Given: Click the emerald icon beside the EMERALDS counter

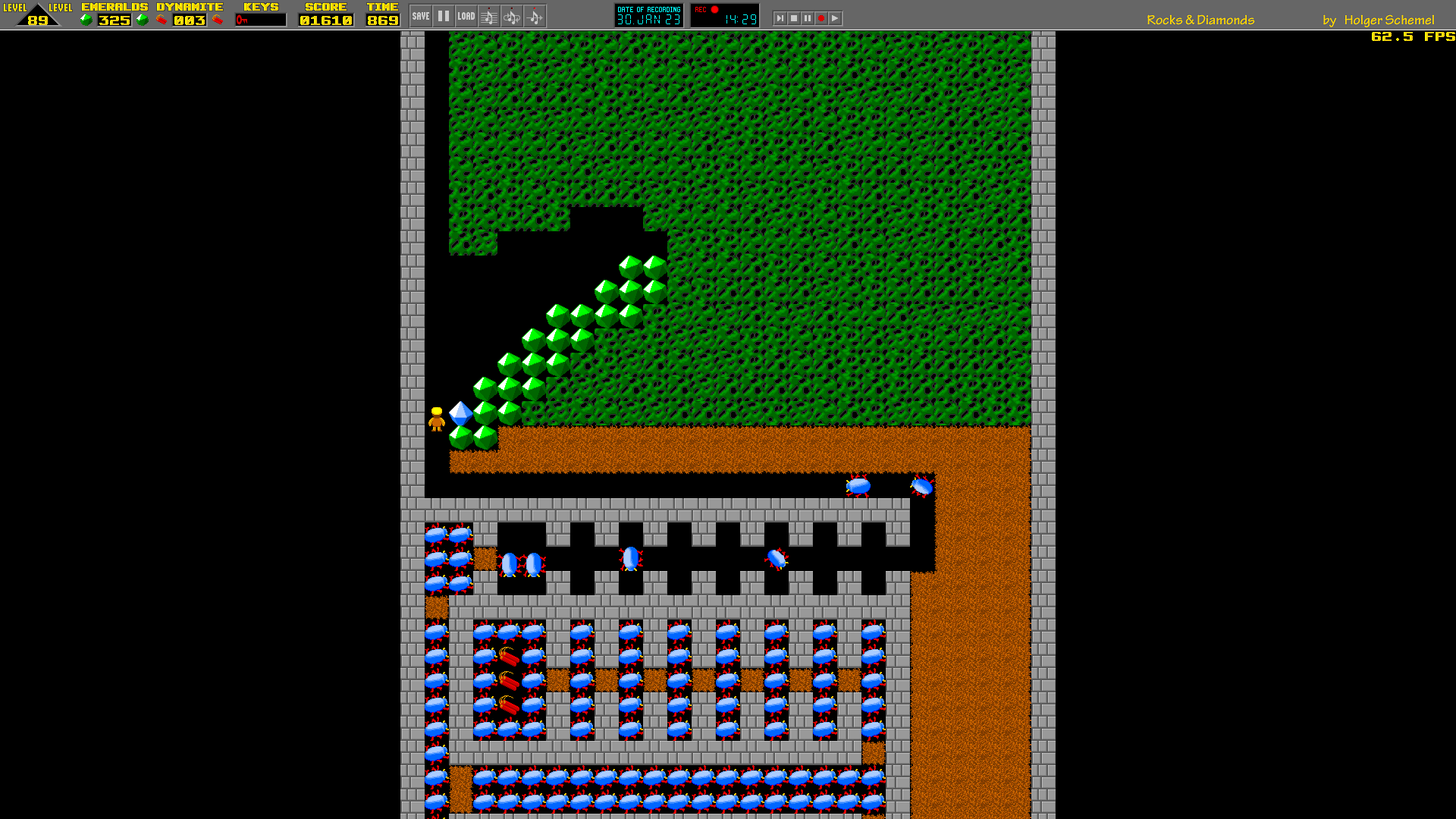Looking at the screenshot, I should (86, 20).
